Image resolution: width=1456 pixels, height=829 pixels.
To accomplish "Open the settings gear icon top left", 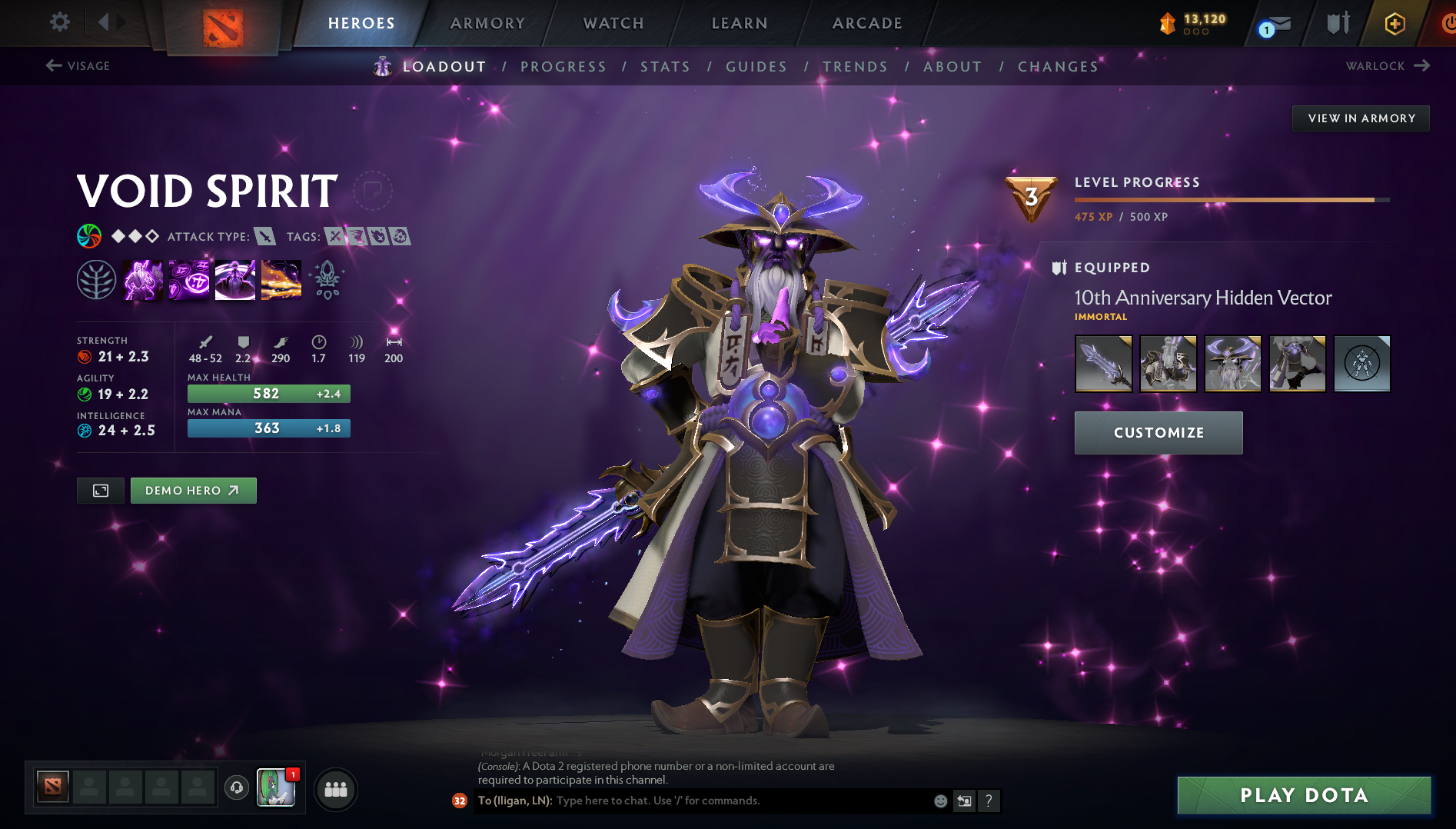I will coord(60,22).
